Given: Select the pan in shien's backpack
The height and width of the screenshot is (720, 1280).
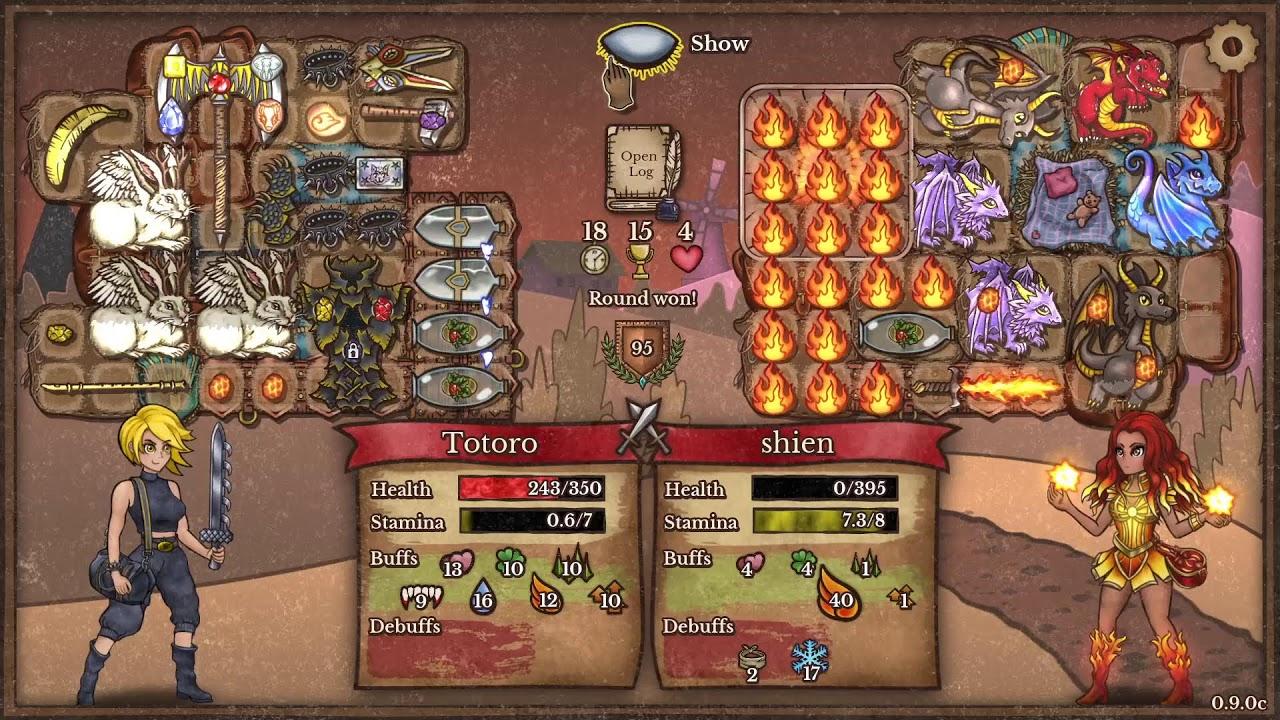Looking at the screenshot, I should tap(904, 334).
